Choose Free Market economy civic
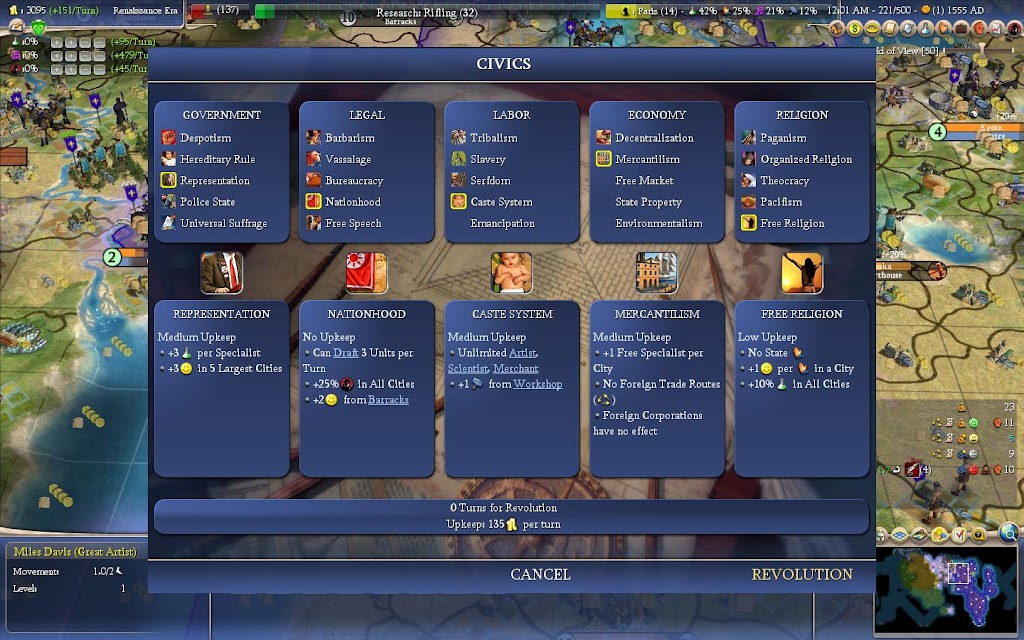 [x=644, y=181]
